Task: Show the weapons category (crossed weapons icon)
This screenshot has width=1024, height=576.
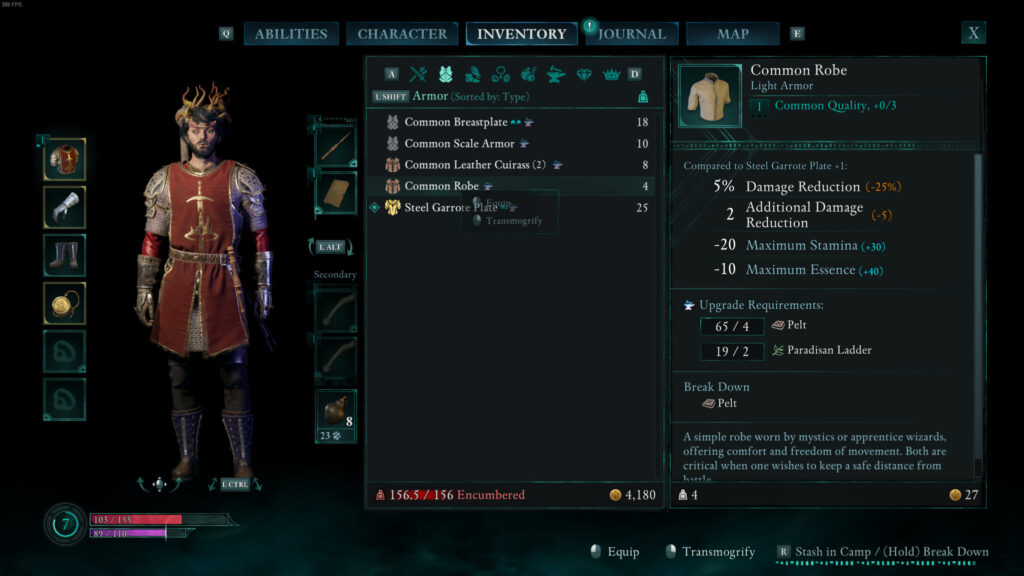Action: pyautogui.click(x=418, y=74)
